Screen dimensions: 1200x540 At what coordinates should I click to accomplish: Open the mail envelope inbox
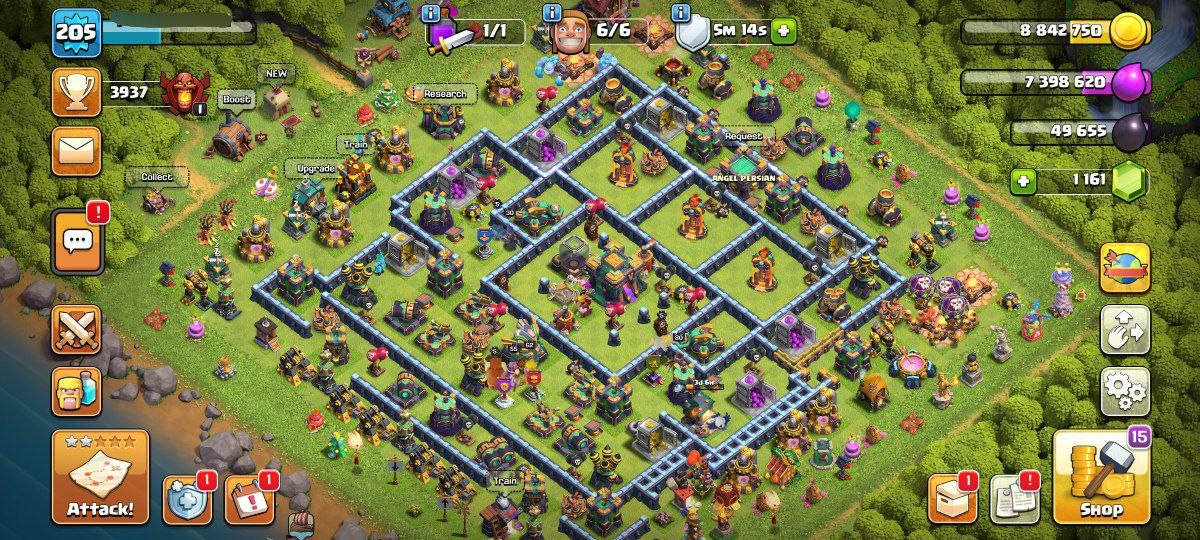point(77,151)
